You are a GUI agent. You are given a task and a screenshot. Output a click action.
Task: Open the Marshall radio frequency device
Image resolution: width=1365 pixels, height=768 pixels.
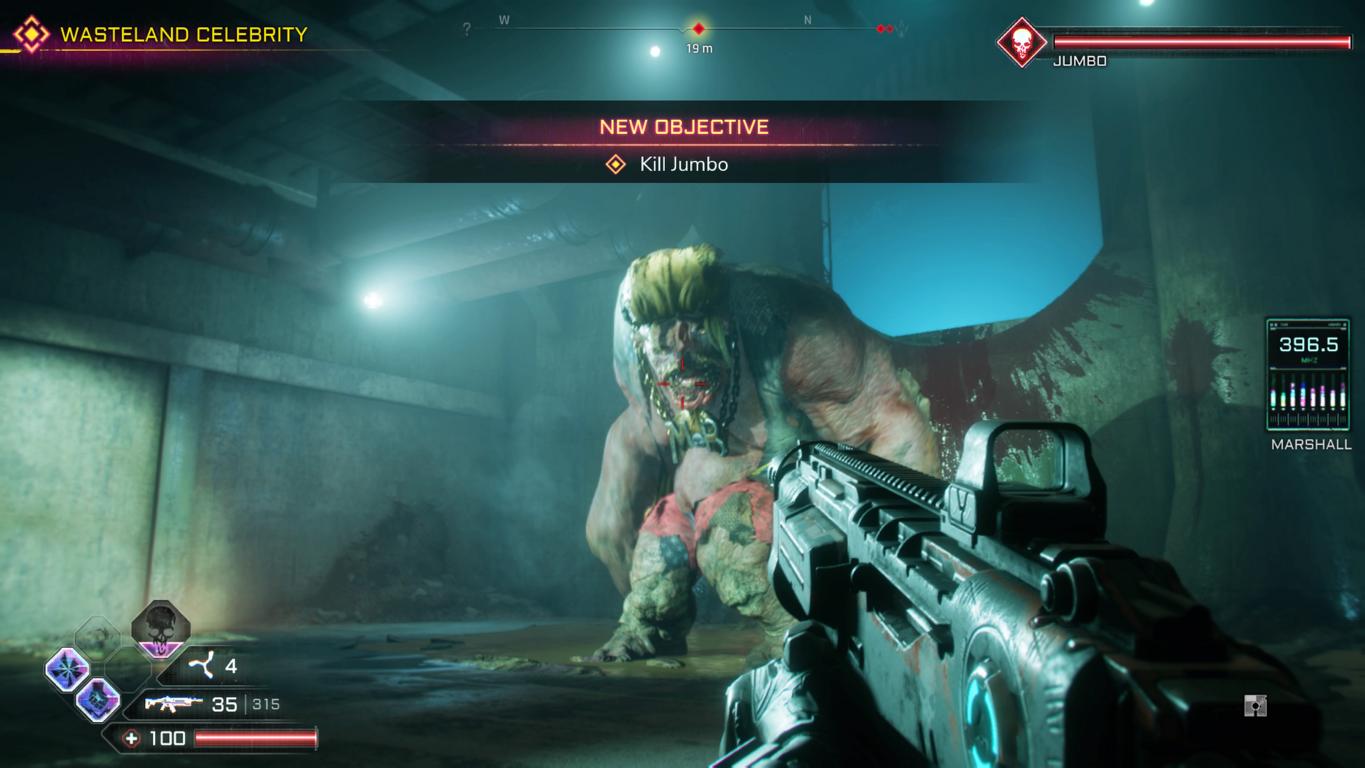(x=1307, y=375)
